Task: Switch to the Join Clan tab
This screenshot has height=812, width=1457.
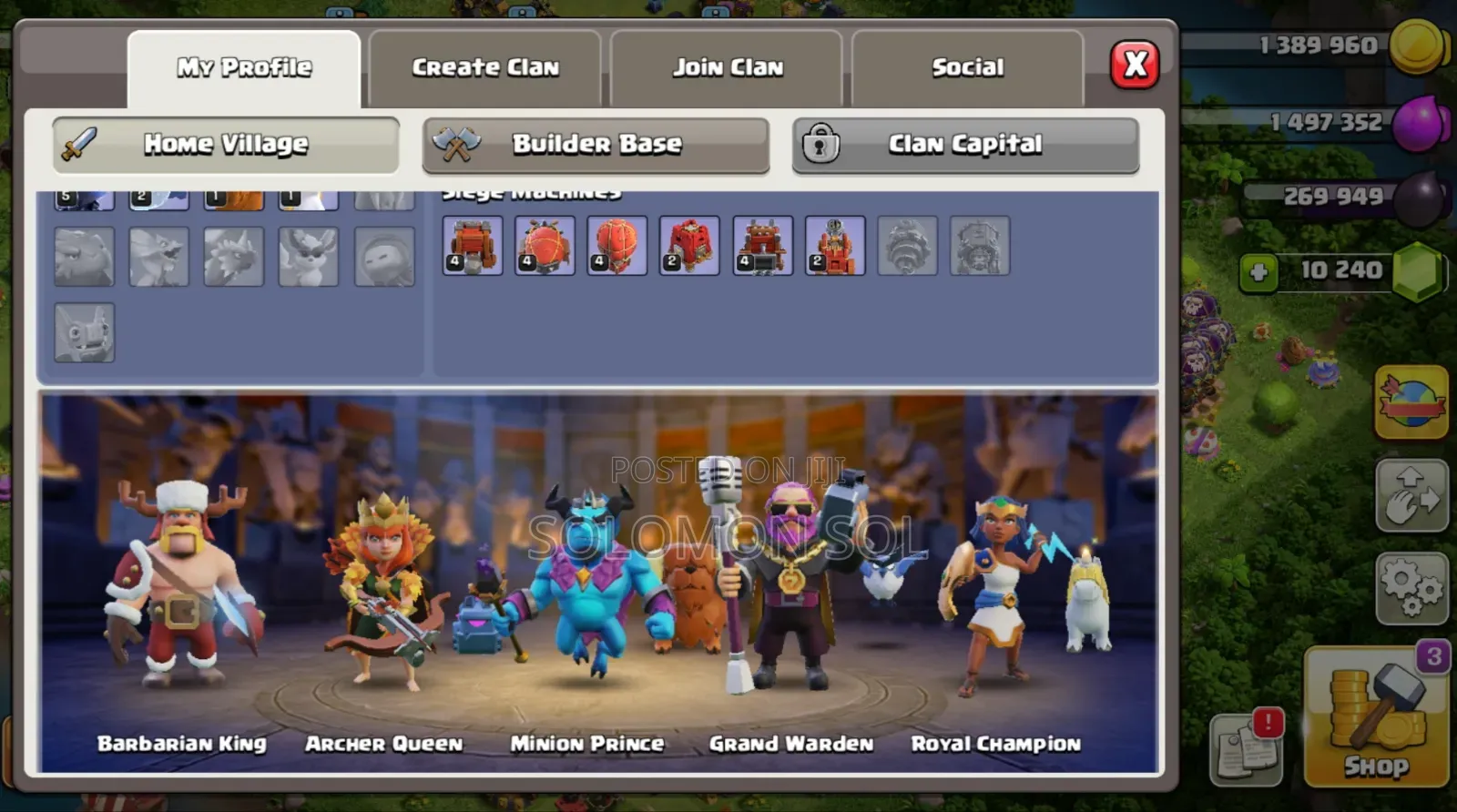Action: 728,66
